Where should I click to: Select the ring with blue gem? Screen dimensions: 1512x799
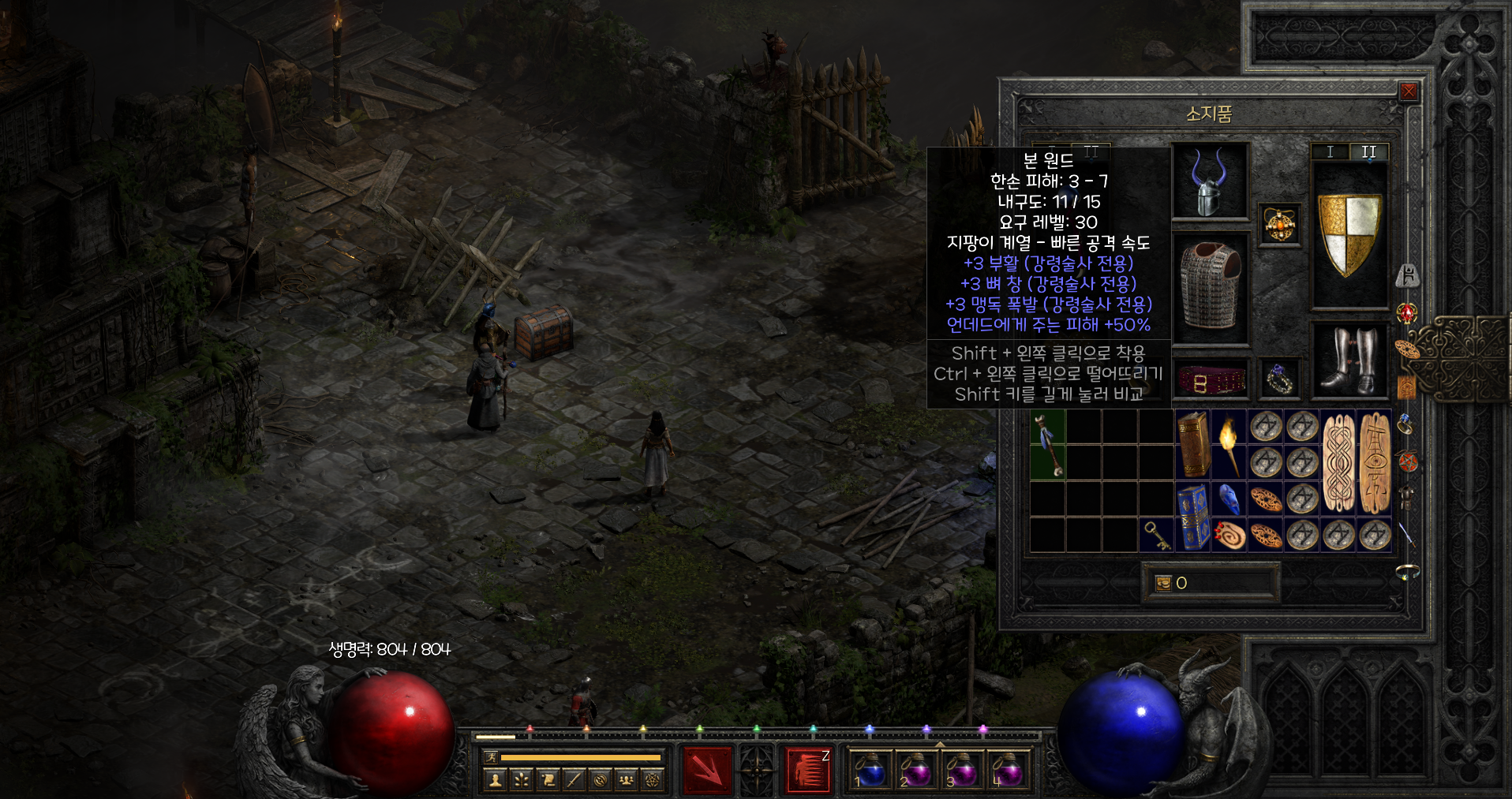pos(1278,379)
